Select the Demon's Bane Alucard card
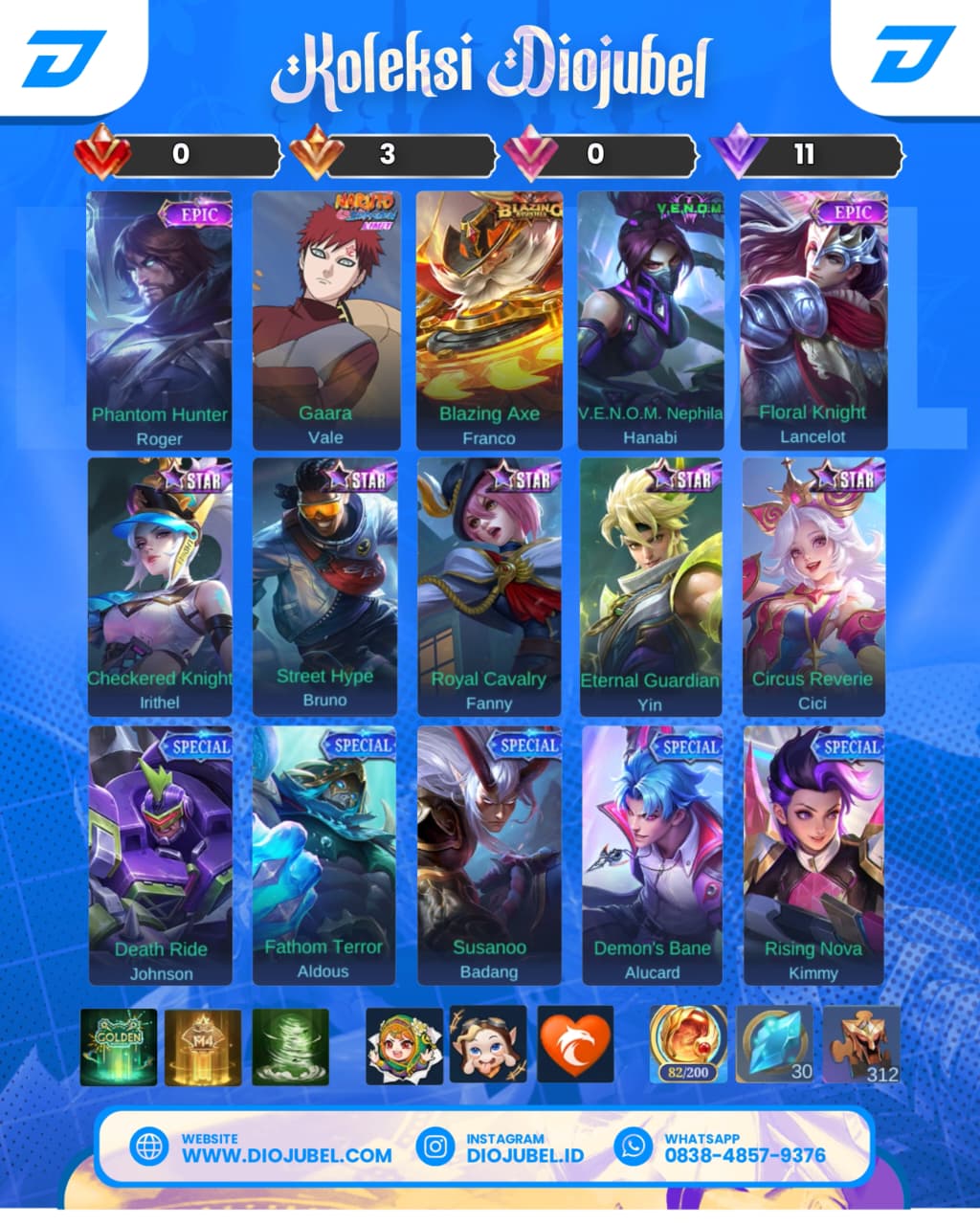This screenshot has height=1225, width=980. [652, 855]
